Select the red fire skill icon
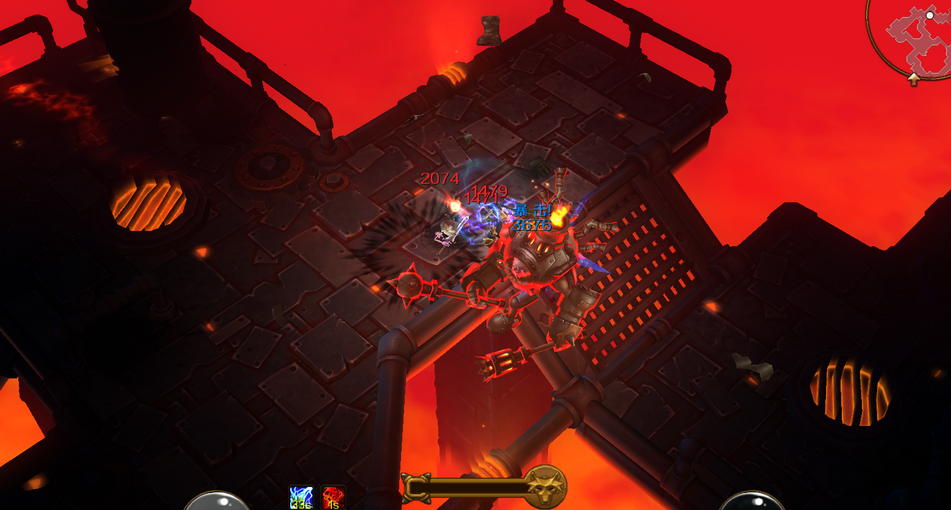The width and height of the screenshot is (951, 510). [x=333, y=497]
